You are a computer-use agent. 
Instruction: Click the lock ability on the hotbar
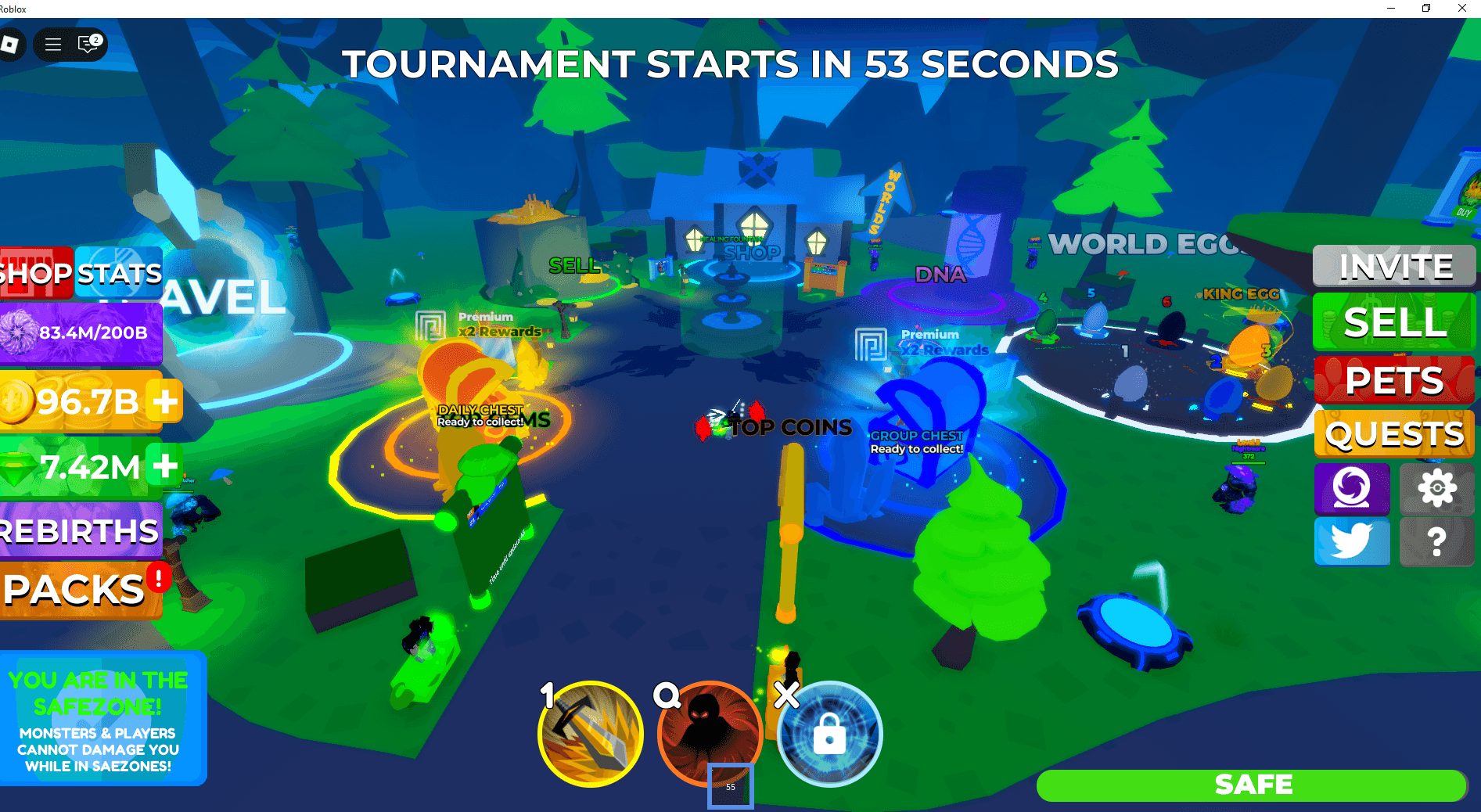[829, 735]
